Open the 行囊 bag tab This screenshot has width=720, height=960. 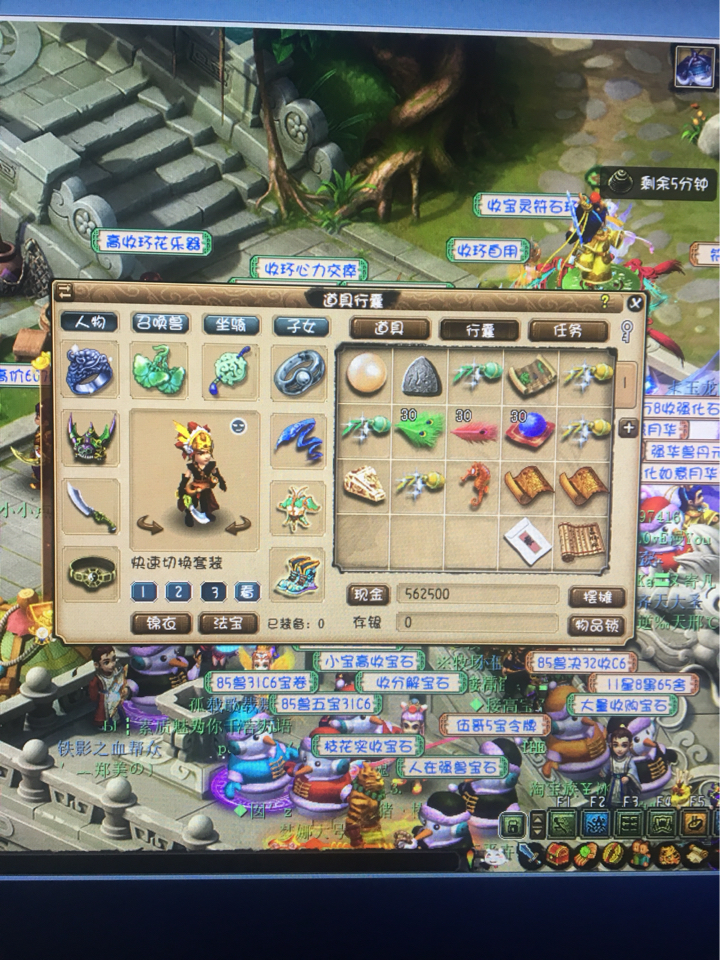click(479, 330)
